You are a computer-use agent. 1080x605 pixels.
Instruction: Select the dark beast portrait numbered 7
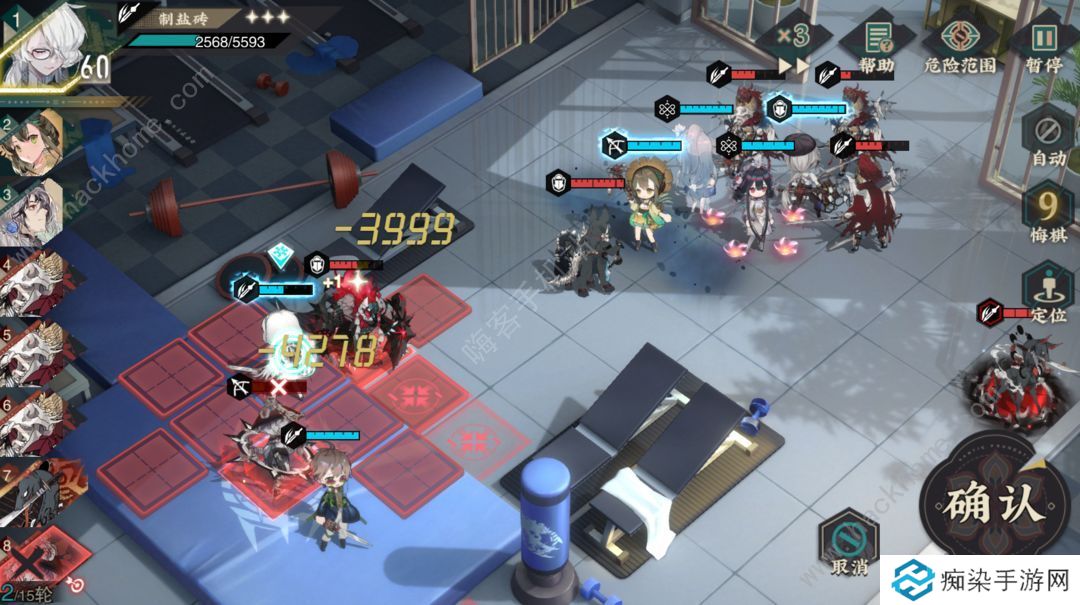pos(32,492)
